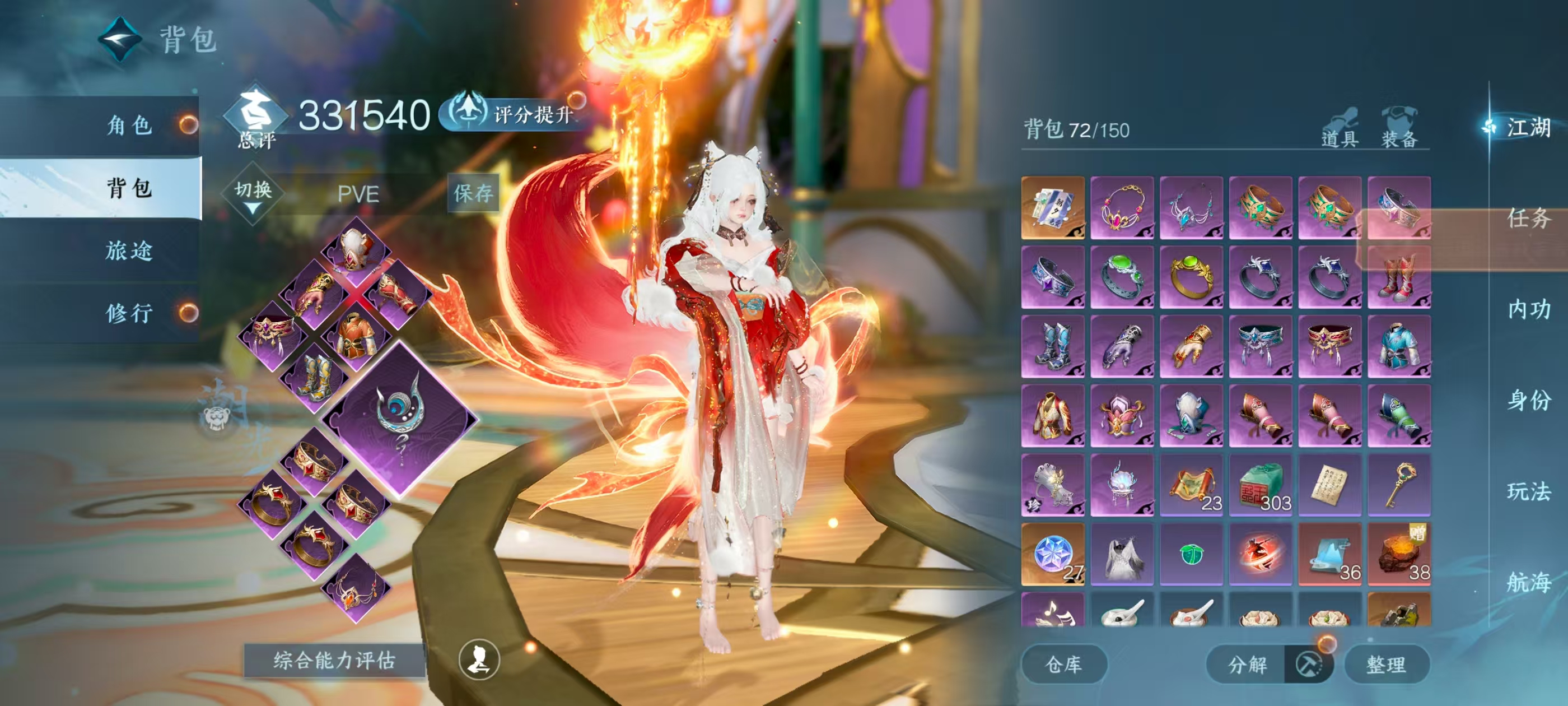Select the 修行 tab
Viewport: 1568px width, 706px height.
[129, 313]
